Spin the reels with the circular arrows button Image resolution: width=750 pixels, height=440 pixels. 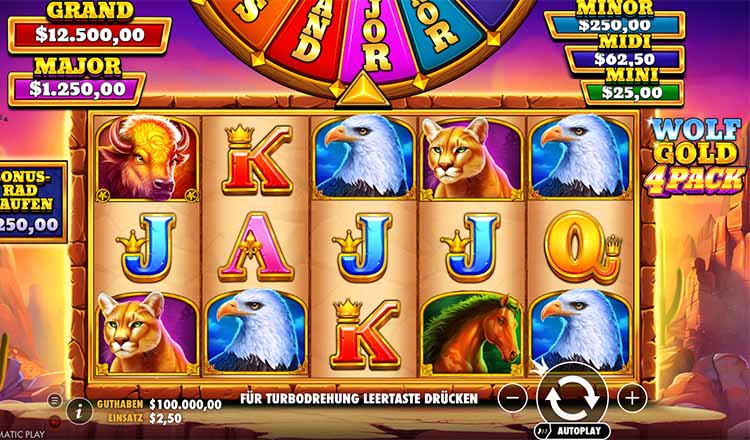[572, 396]
